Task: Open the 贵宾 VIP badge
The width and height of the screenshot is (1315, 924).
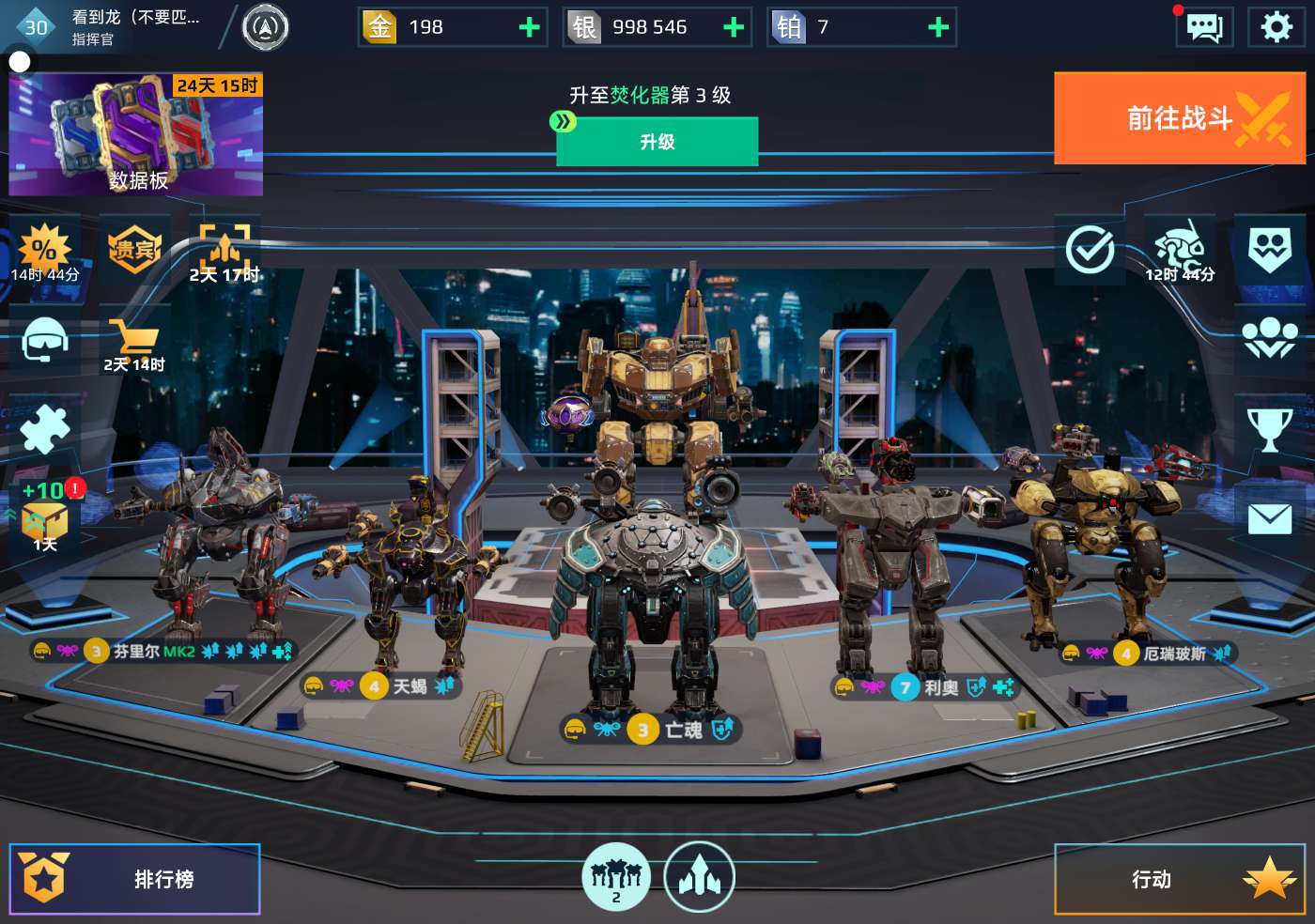Action: coord(133,250)
